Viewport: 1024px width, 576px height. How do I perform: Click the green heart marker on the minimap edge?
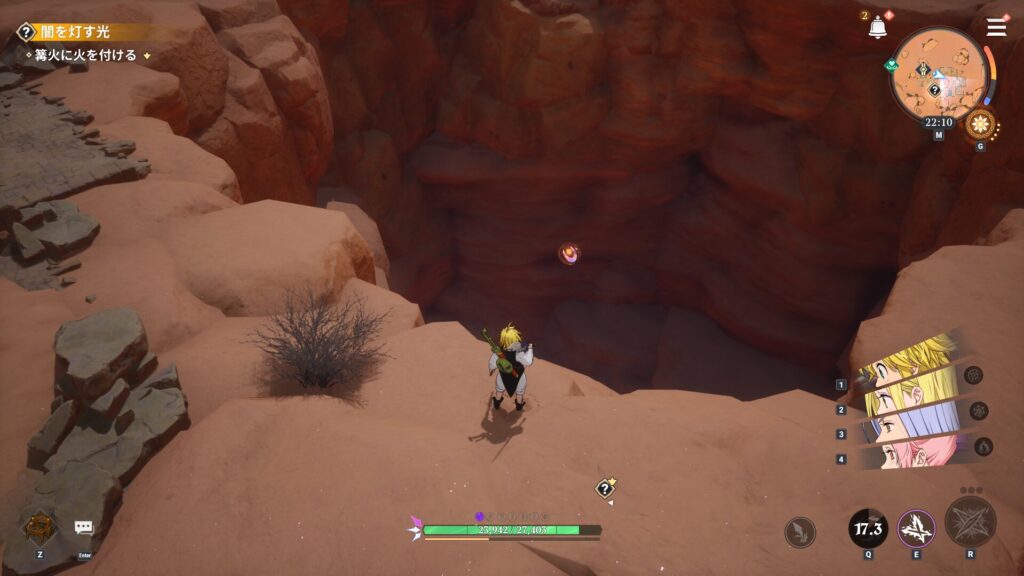point(892,65)
